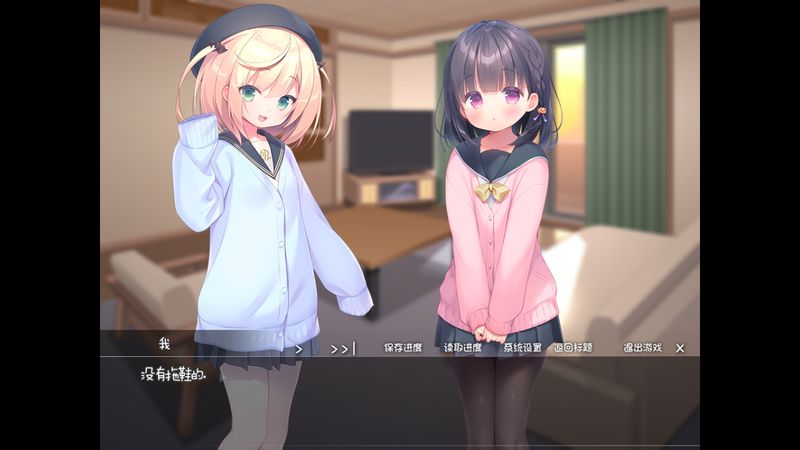
Task: Open 系统设置 system settings
Action: click(x=522, y=348)
